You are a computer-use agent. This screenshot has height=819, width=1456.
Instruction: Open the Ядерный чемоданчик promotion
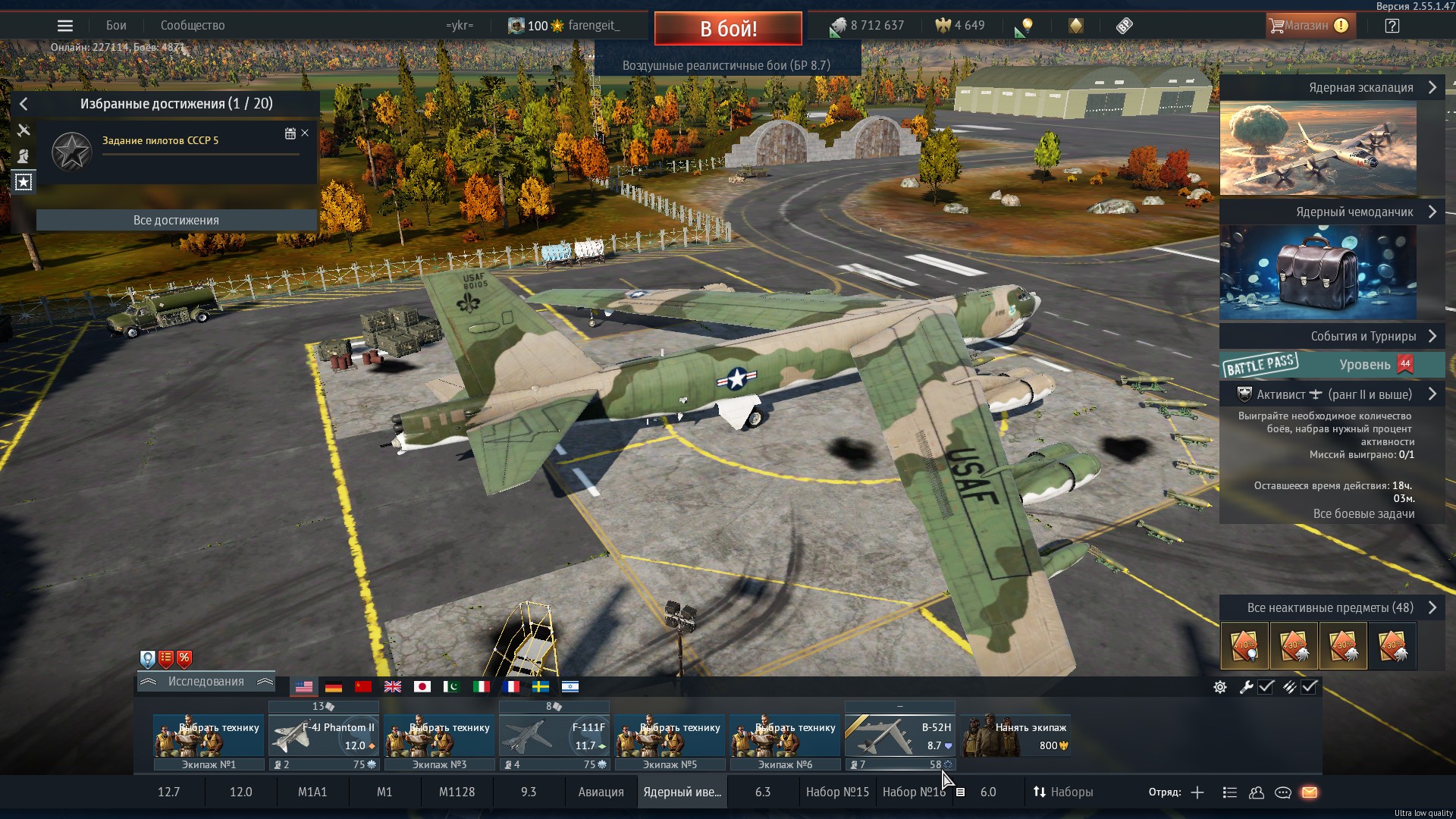tap(1318, 273)
